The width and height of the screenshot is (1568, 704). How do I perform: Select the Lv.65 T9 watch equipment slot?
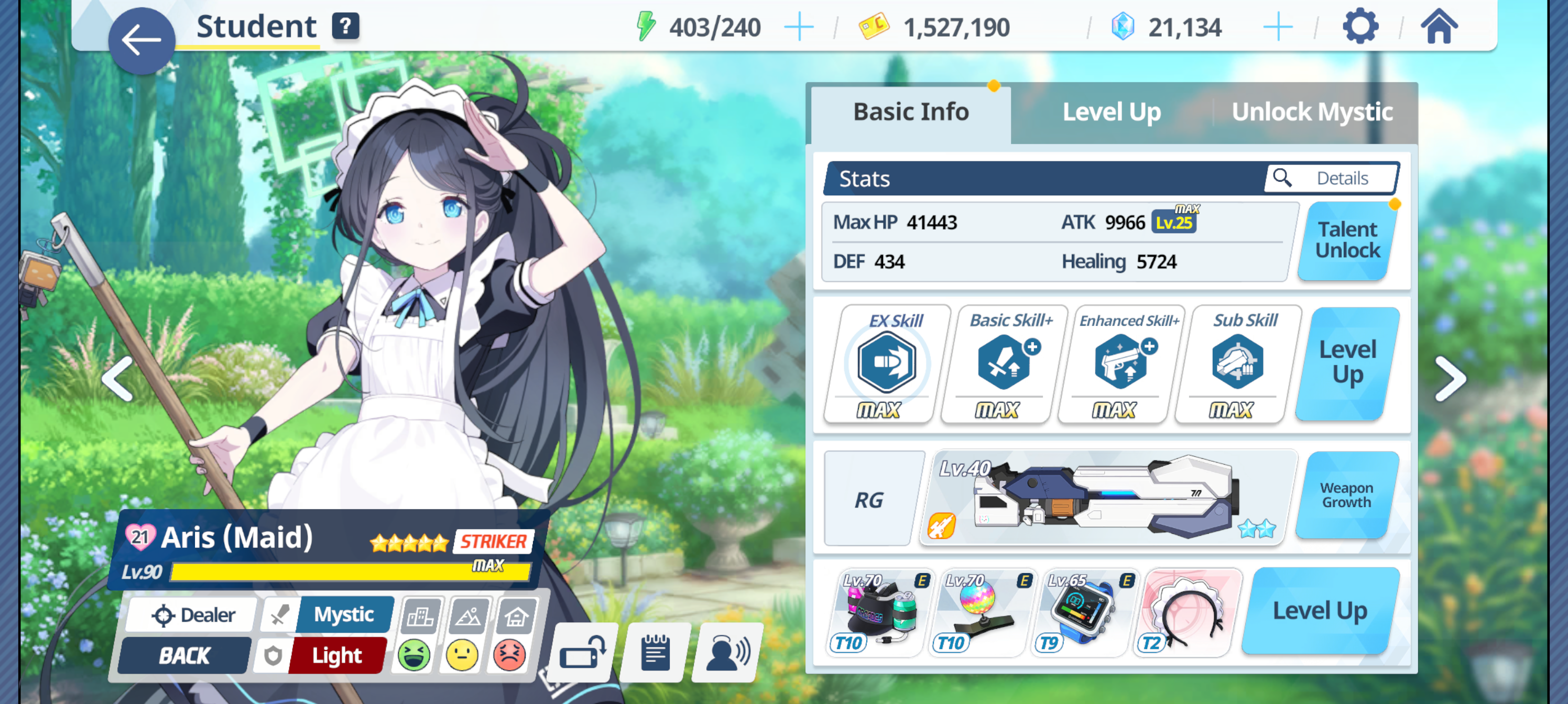pos(1082,611)
